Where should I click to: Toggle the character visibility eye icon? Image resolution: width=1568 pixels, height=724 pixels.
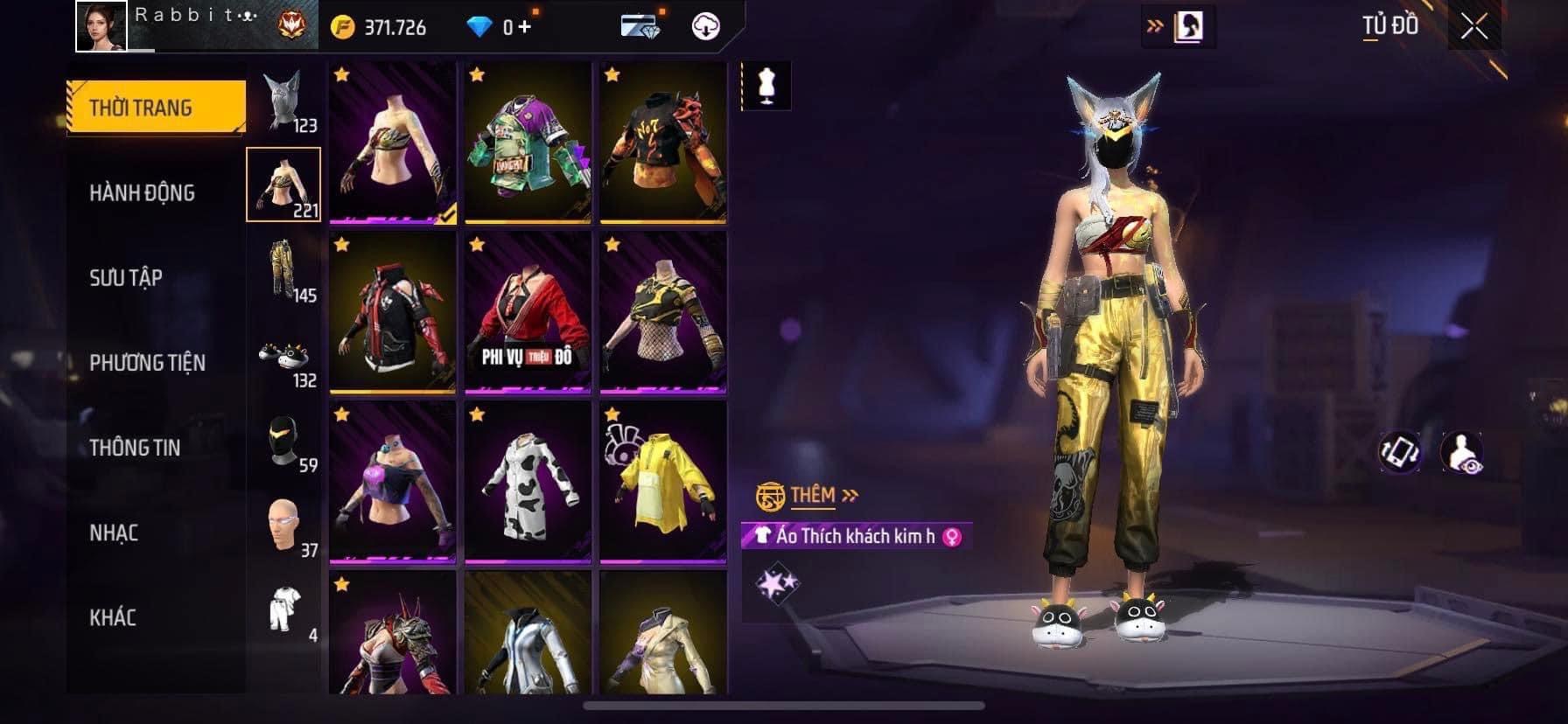click(1461, 453)
